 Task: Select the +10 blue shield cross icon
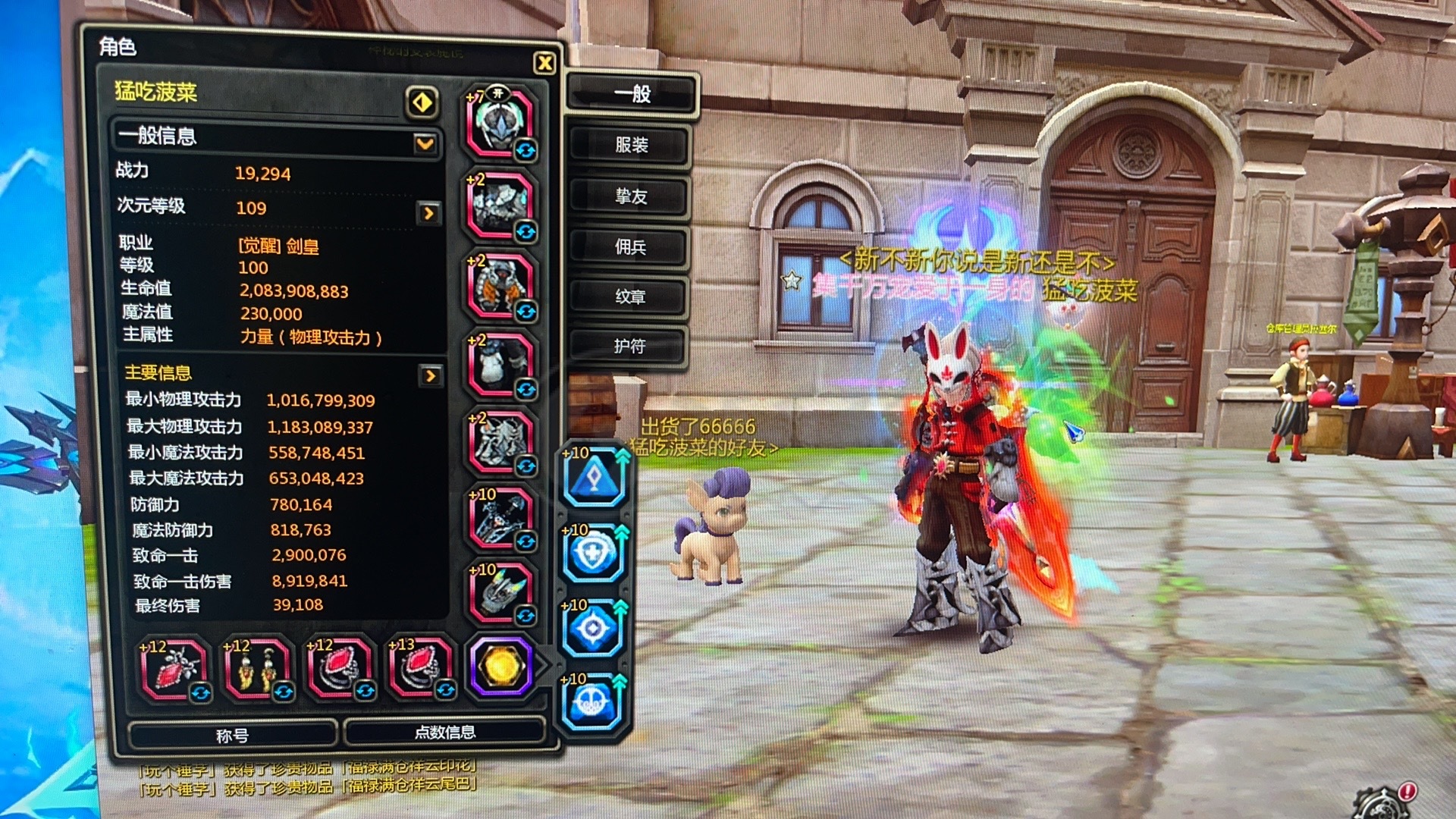594,554
